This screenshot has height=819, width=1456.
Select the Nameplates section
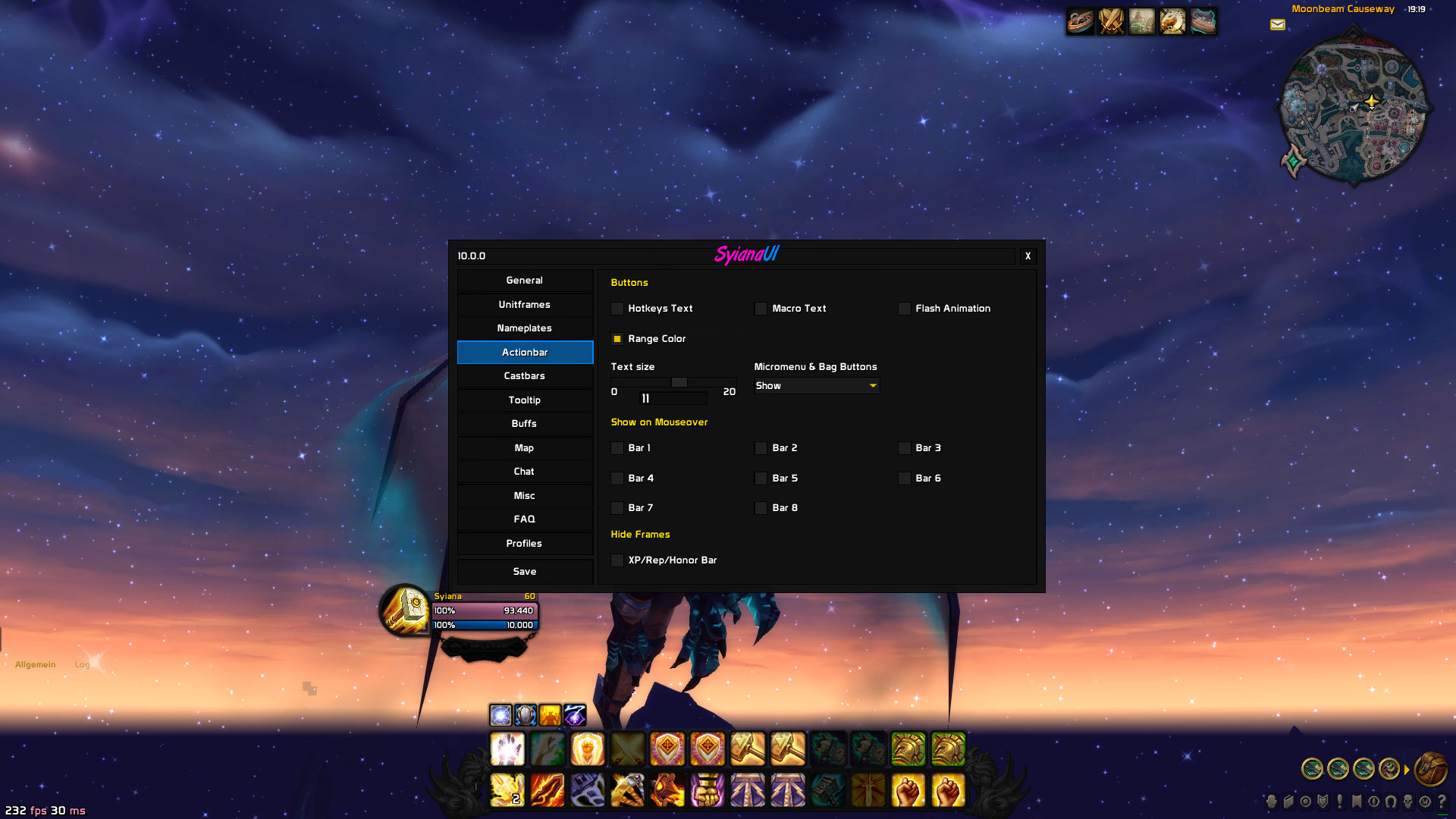coord(525,328)
